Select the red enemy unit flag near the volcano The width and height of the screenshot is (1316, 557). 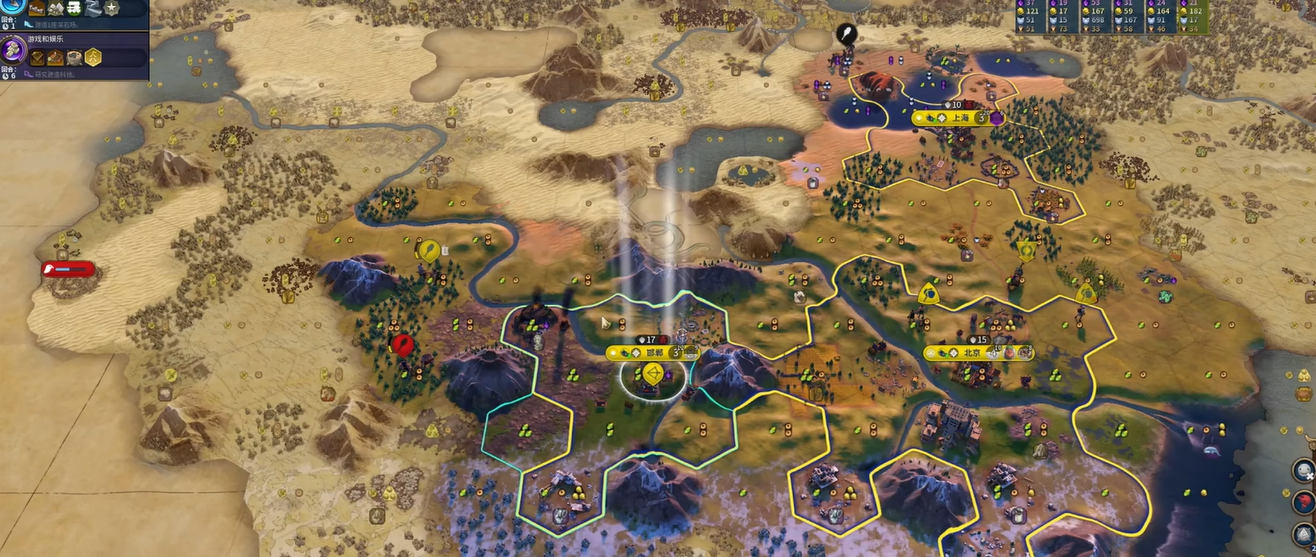coord(403,345)
